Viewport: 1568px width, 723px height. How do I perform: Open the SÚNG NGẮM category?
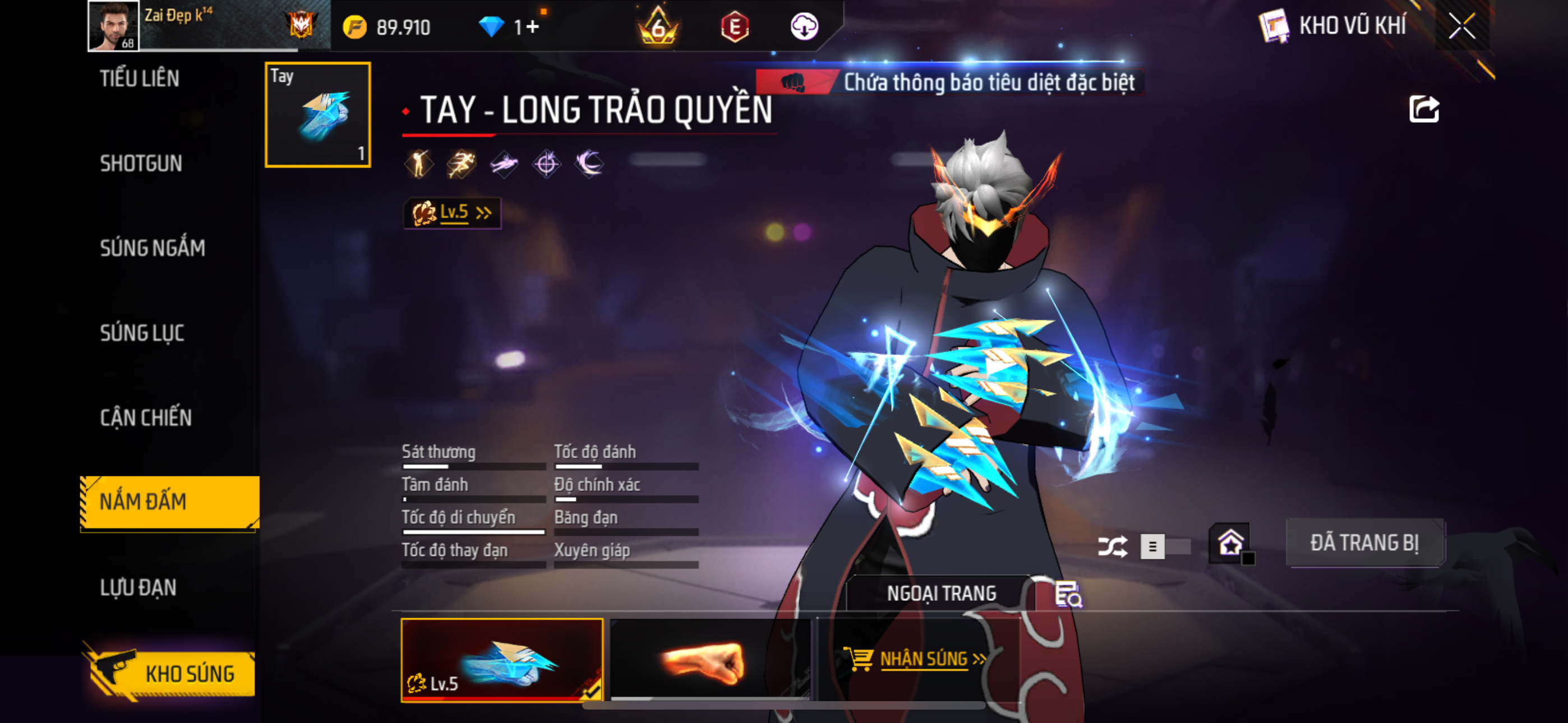(152, 248)
